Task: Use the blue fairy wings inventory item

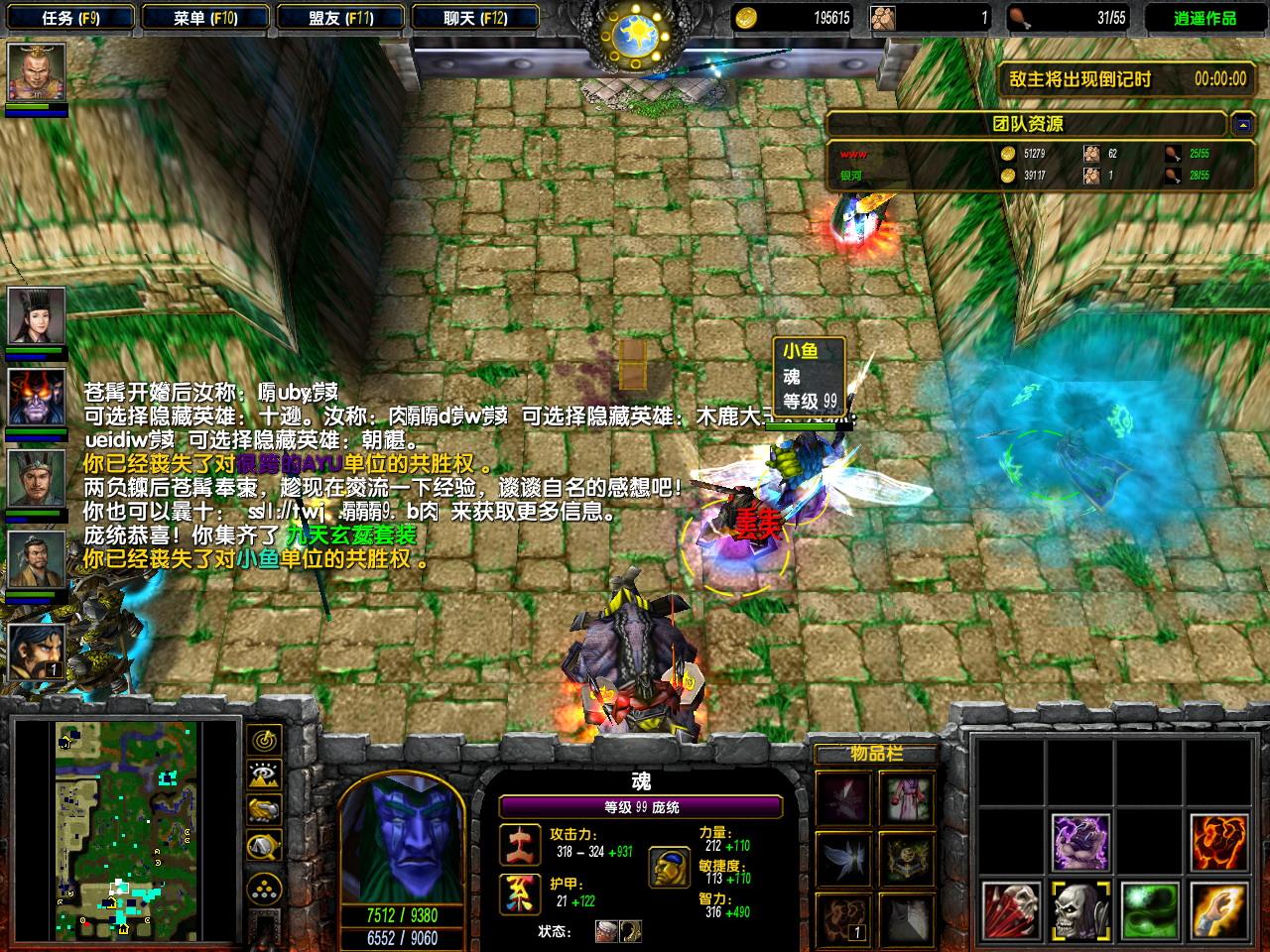Action: pyautogui.click(x=844, y=859)
